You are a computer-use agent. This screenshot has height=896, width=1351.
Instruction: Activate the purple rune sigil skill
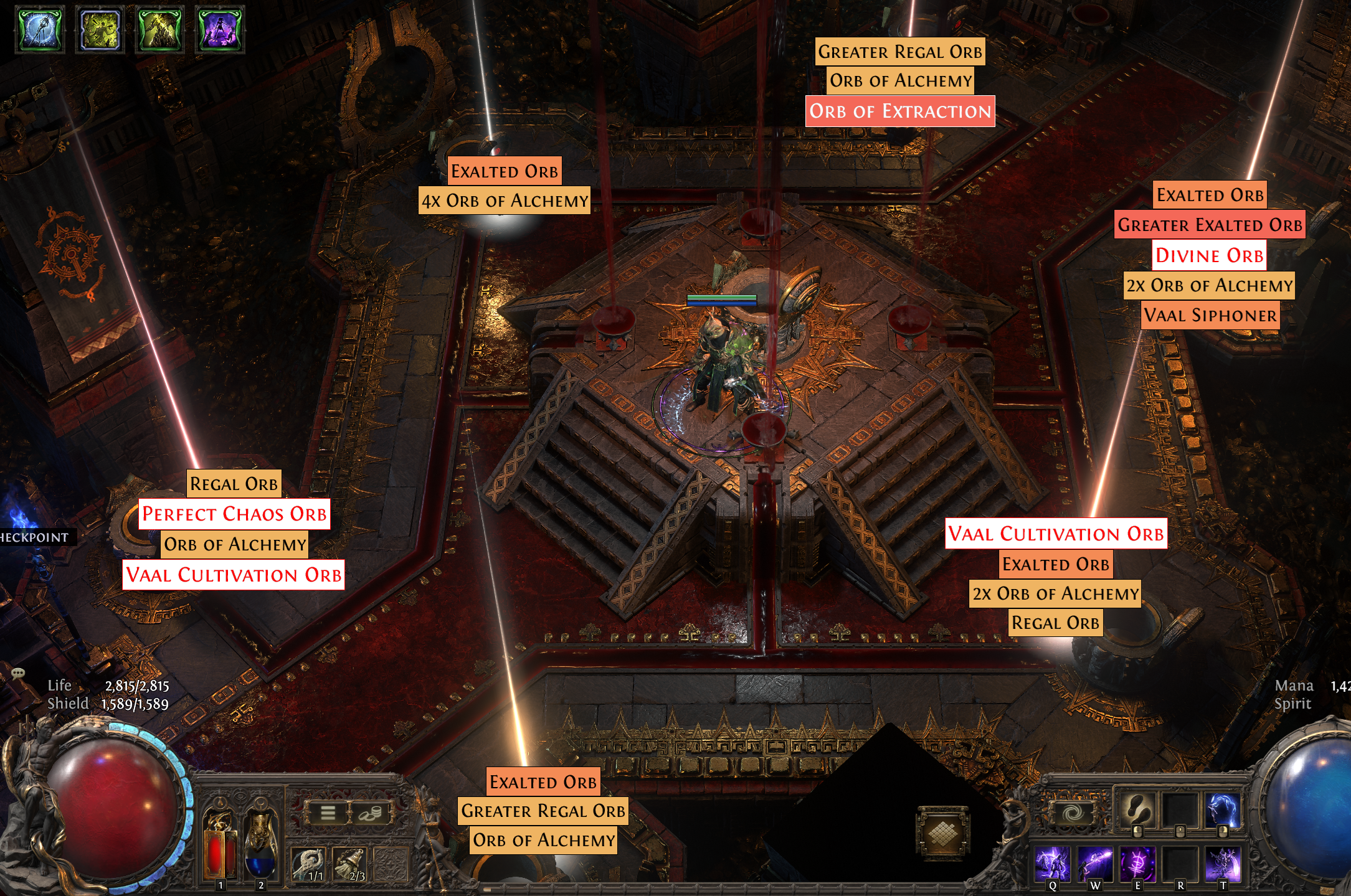pos(1137,864)
